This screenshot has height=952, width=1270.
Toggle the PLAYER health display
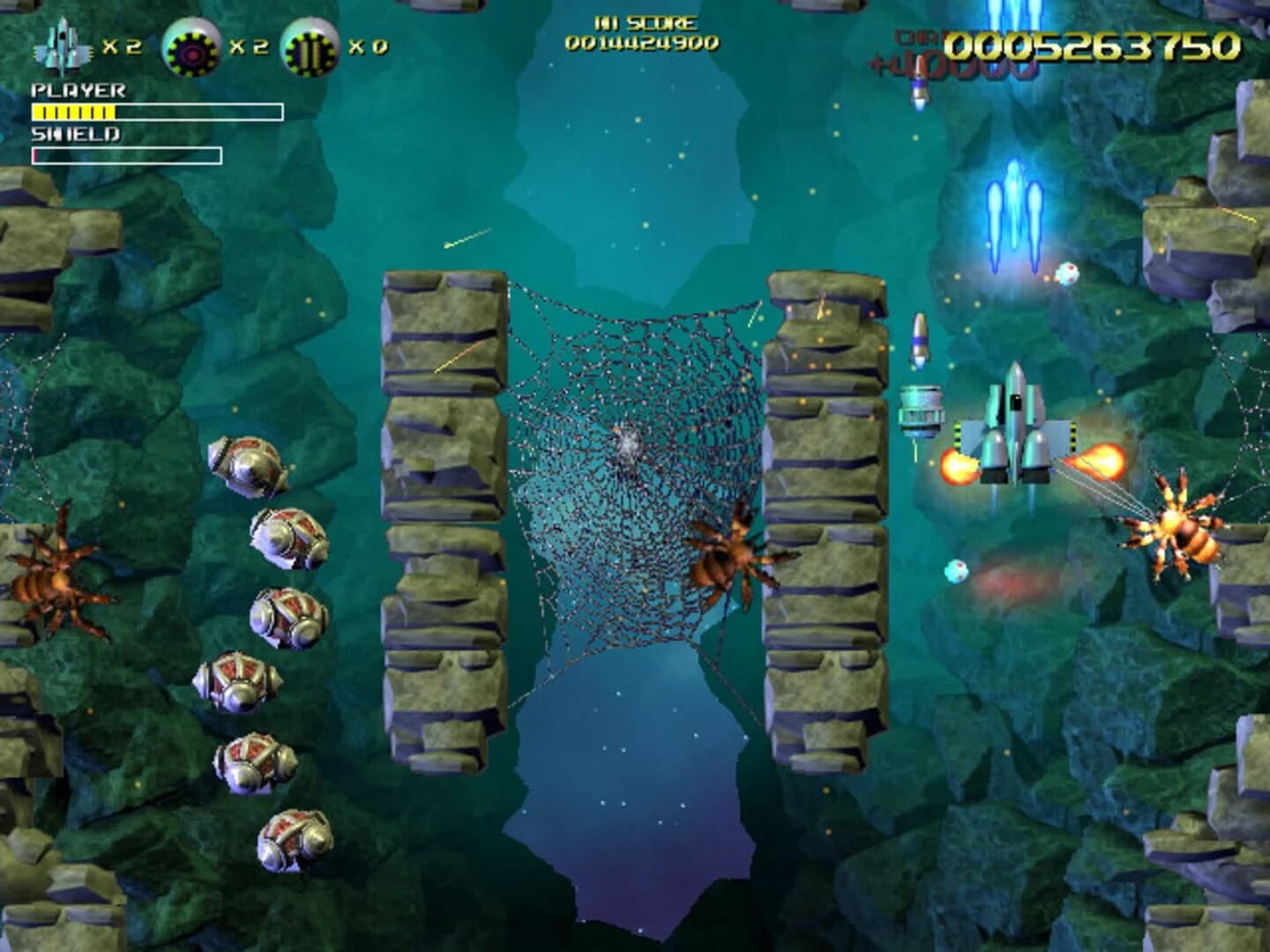tap(79, 88)
